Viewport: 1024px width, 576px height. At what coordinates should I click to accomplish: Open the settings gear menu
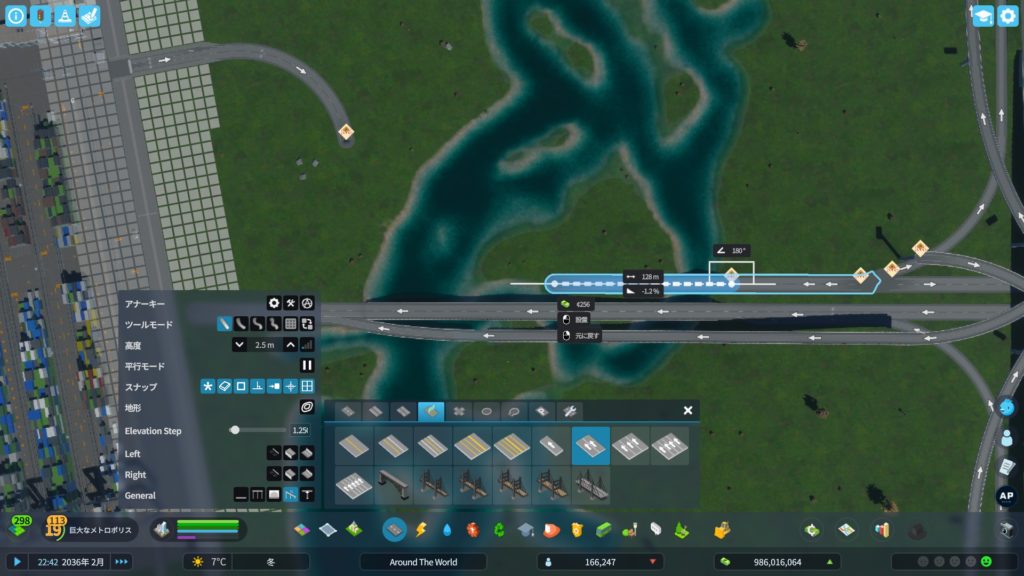coord(273,303)
